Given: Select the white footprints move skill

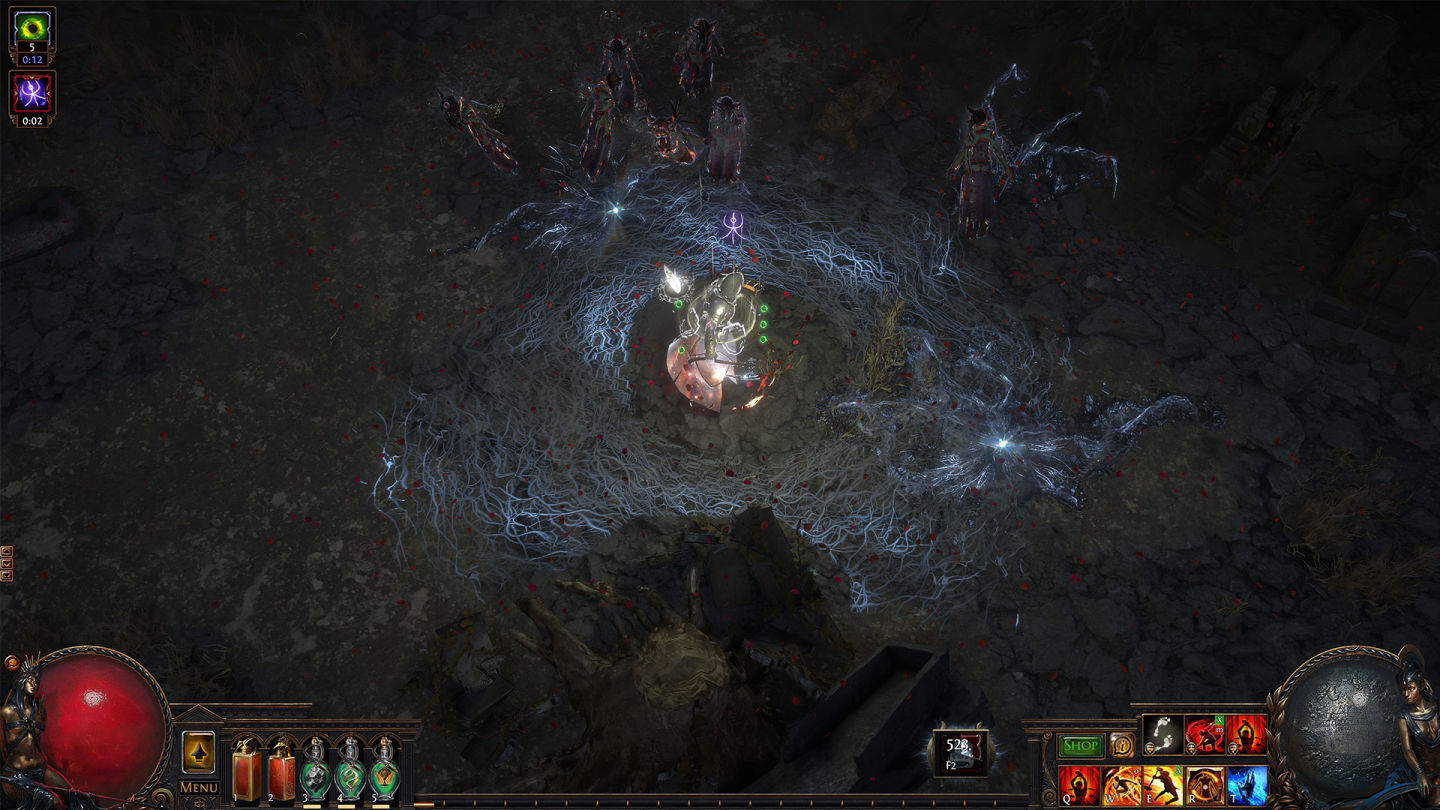Looking at the screenshot, I should click(x=1163, y=735).
